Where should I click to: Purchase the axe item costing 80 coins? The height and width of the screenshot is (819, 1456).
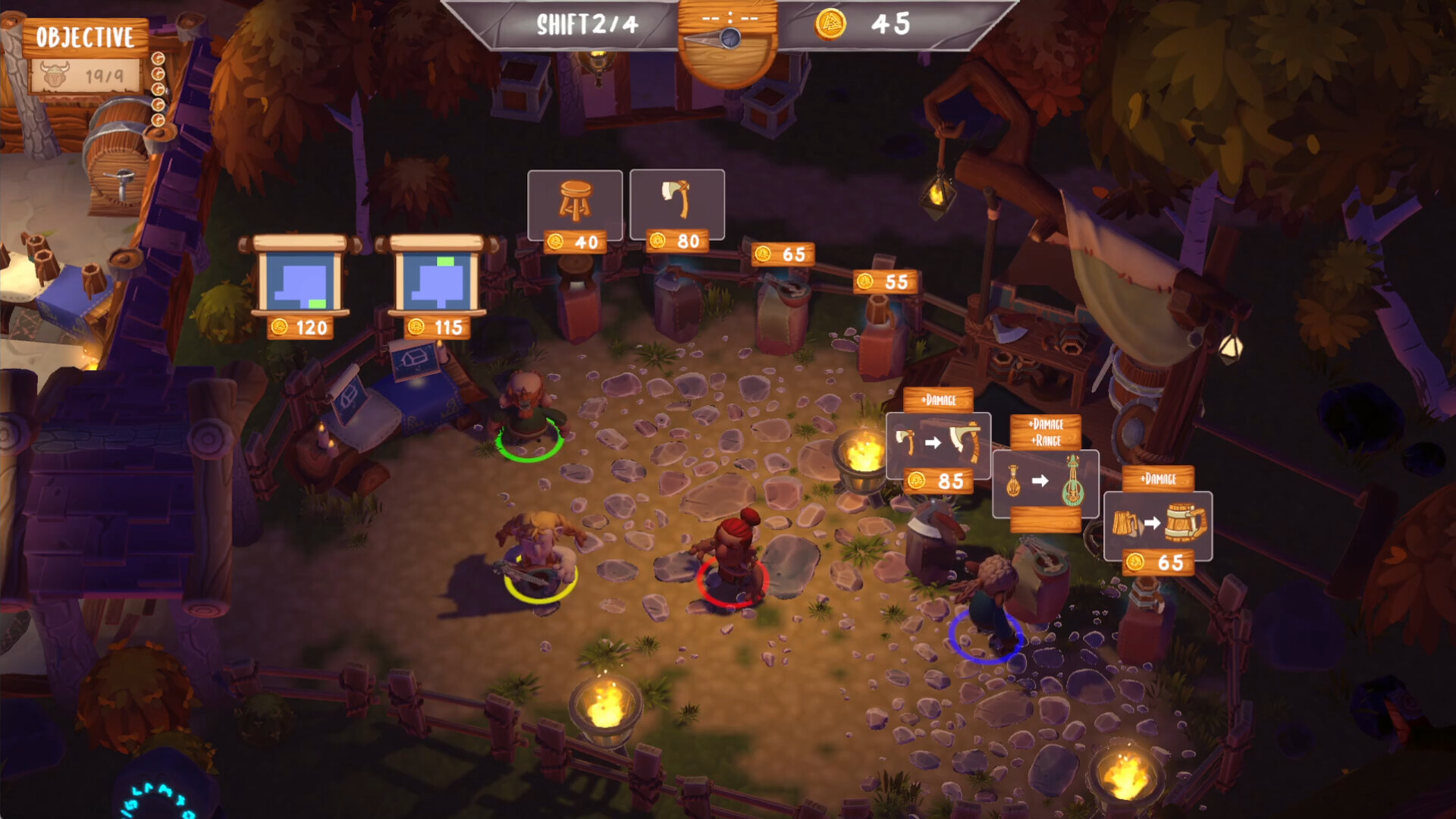coord(676,203)
